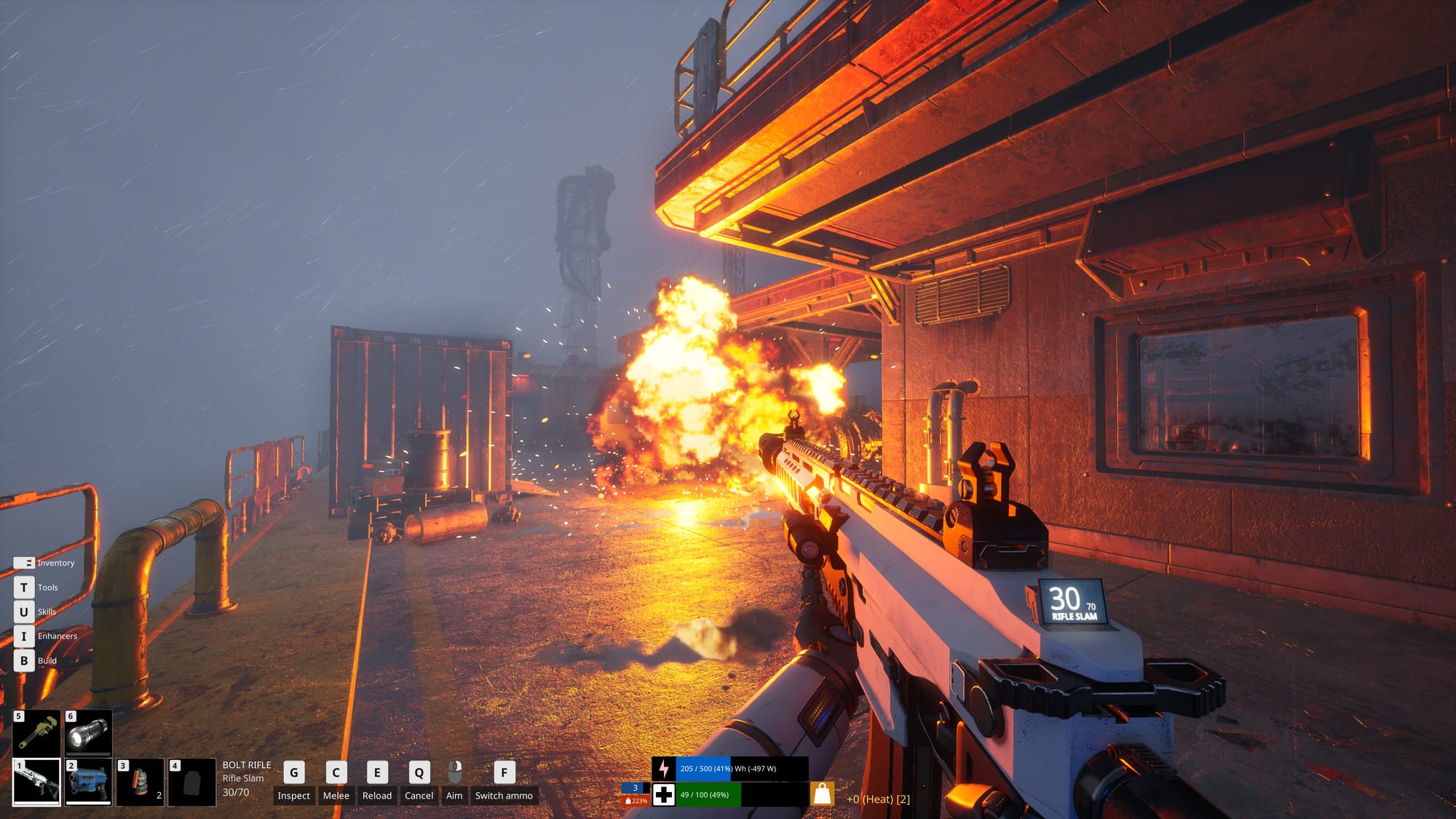Switch to the flashlight slot
The image size is (1456, 819).
88,733
